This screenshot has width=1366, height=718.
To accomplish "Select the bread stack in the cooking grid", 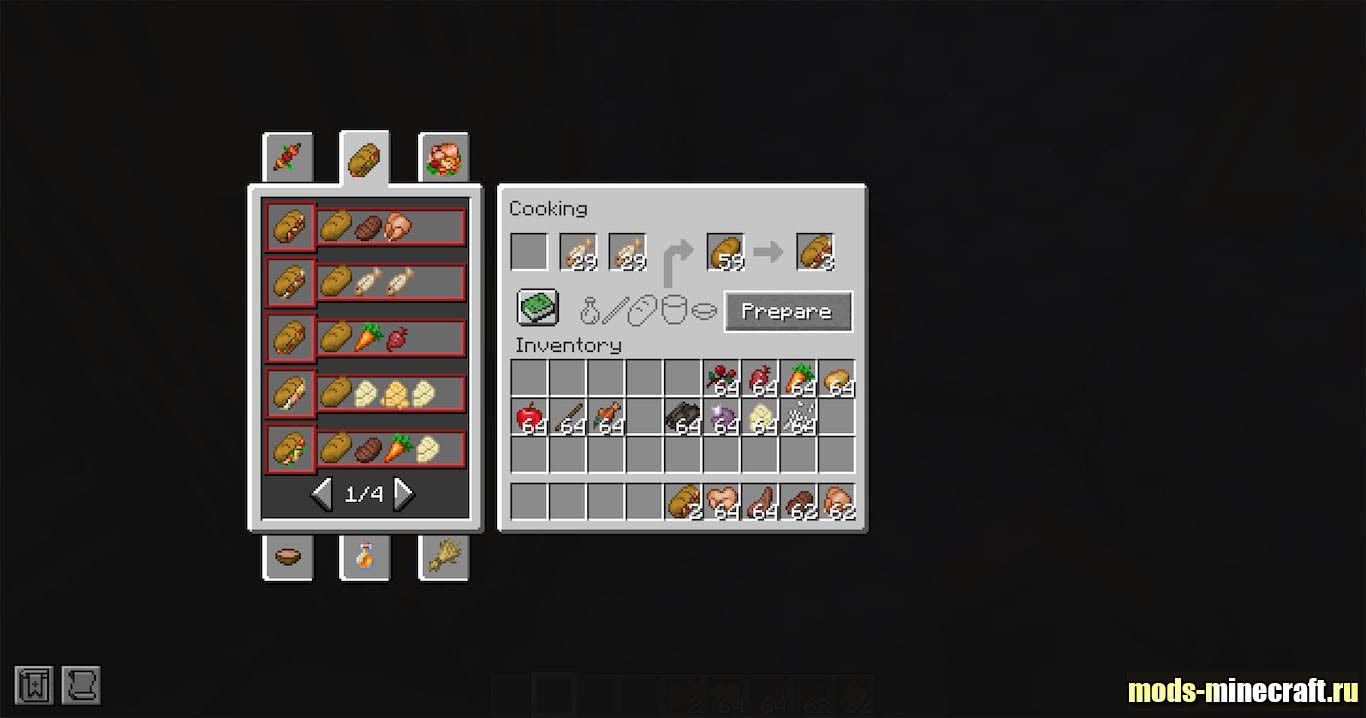I will 726,252.
